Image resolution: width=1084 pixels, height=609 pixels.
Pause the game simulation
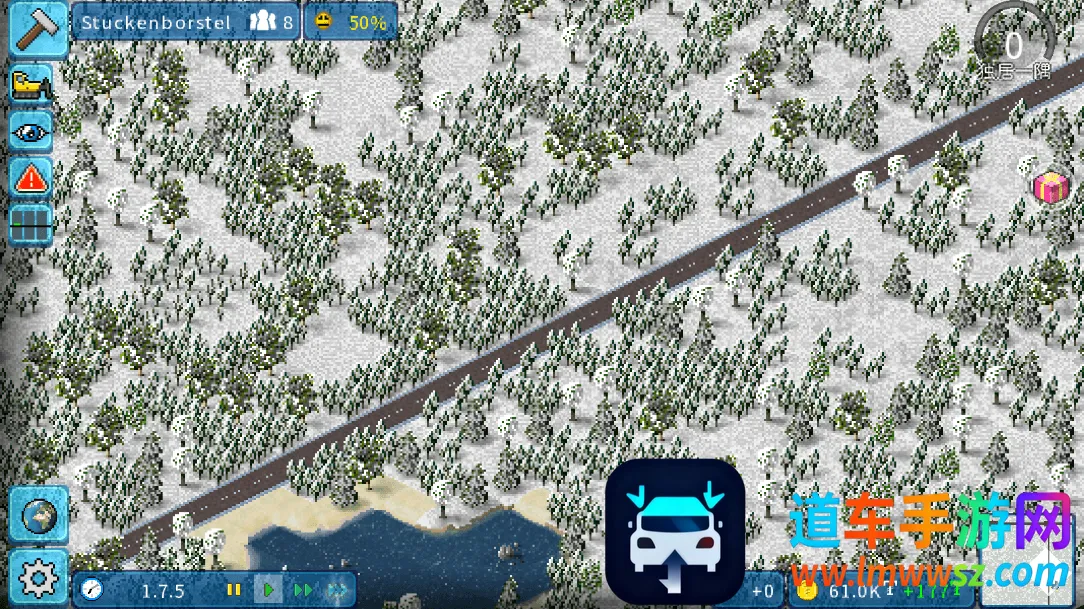pyautogui.click(x=234, y=590)
